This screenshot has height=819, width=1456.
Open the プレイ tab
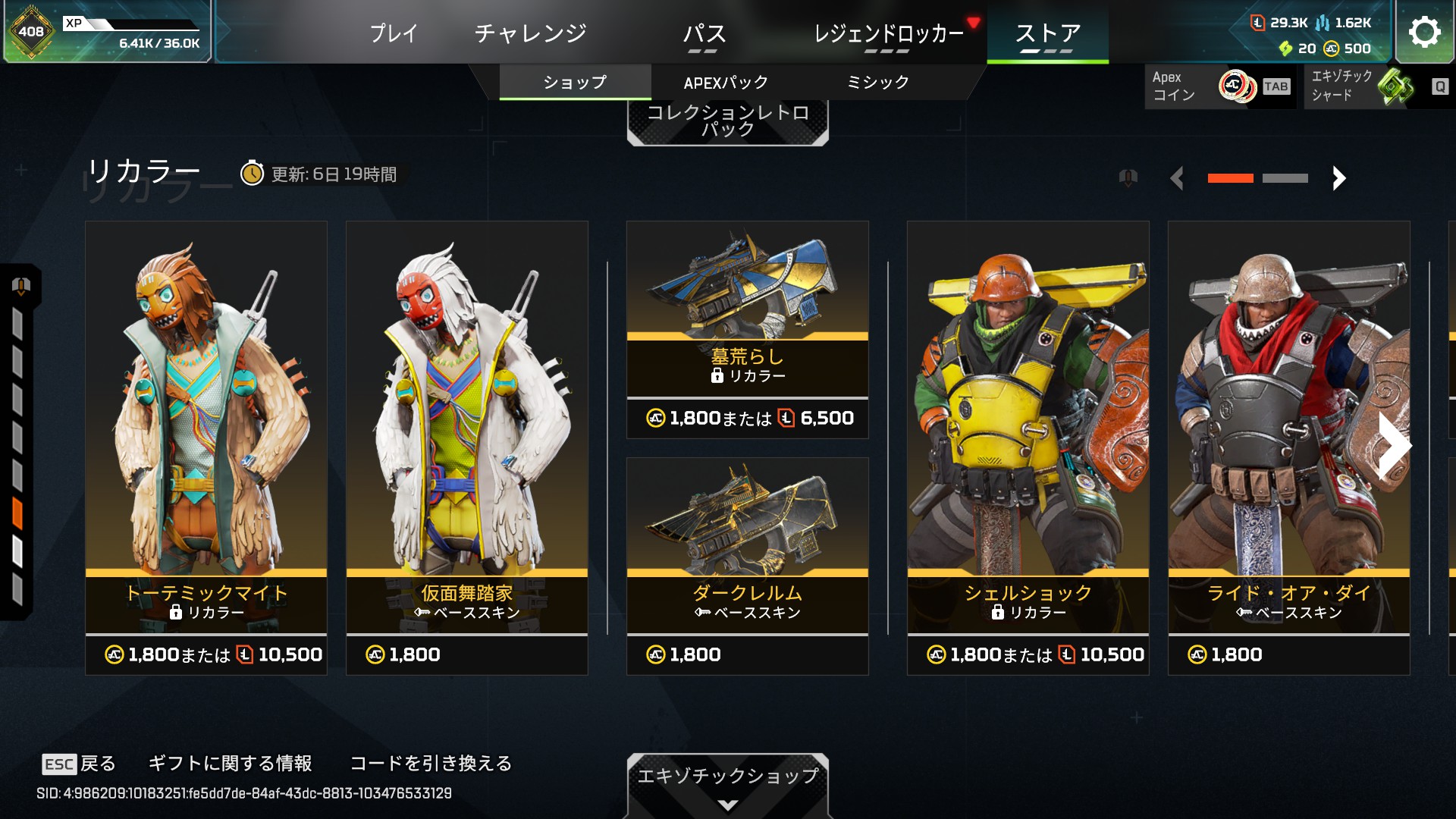point(394,33)
